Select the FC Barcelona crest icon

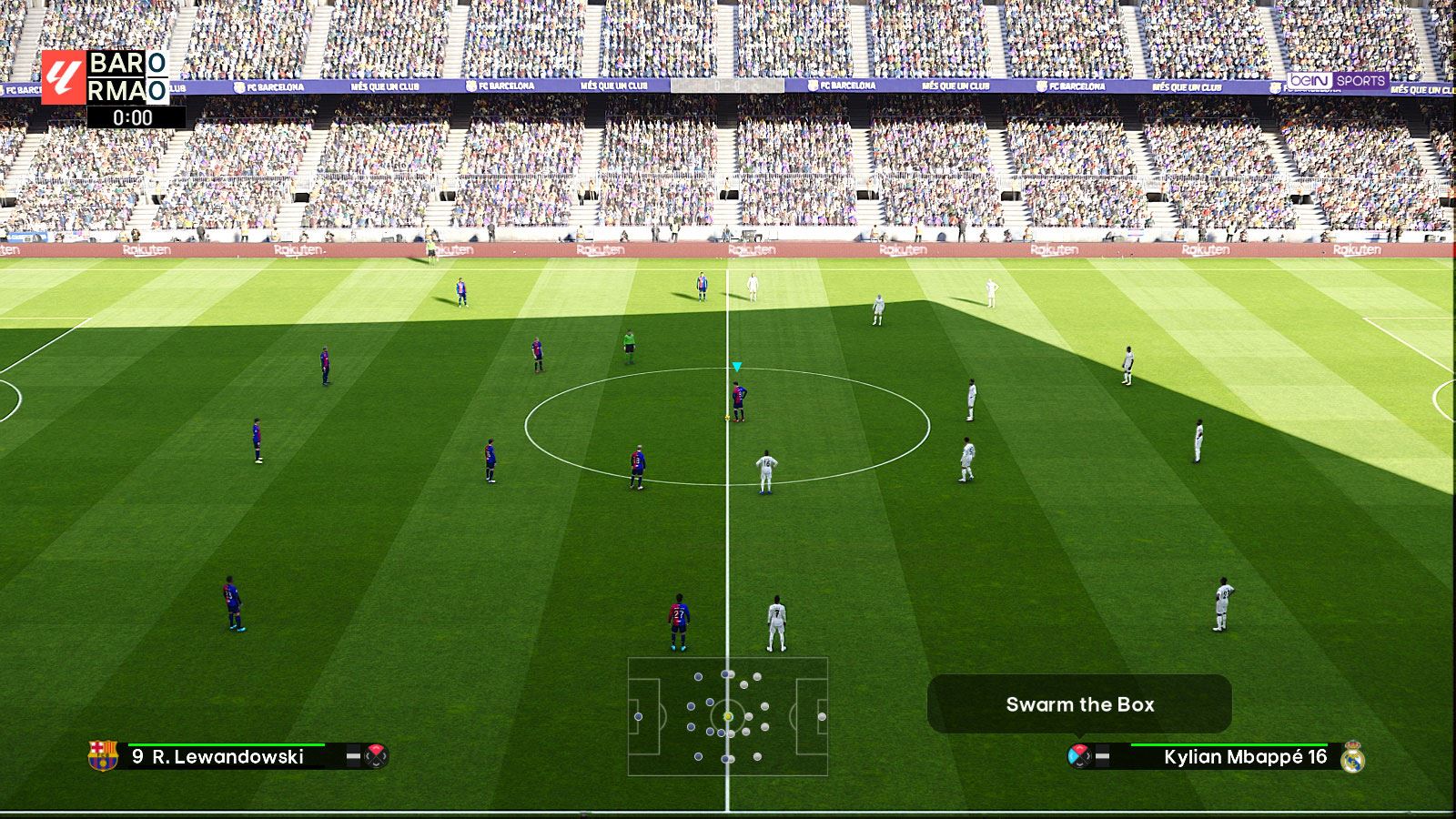pyautogui.click(x=103, y=755)
